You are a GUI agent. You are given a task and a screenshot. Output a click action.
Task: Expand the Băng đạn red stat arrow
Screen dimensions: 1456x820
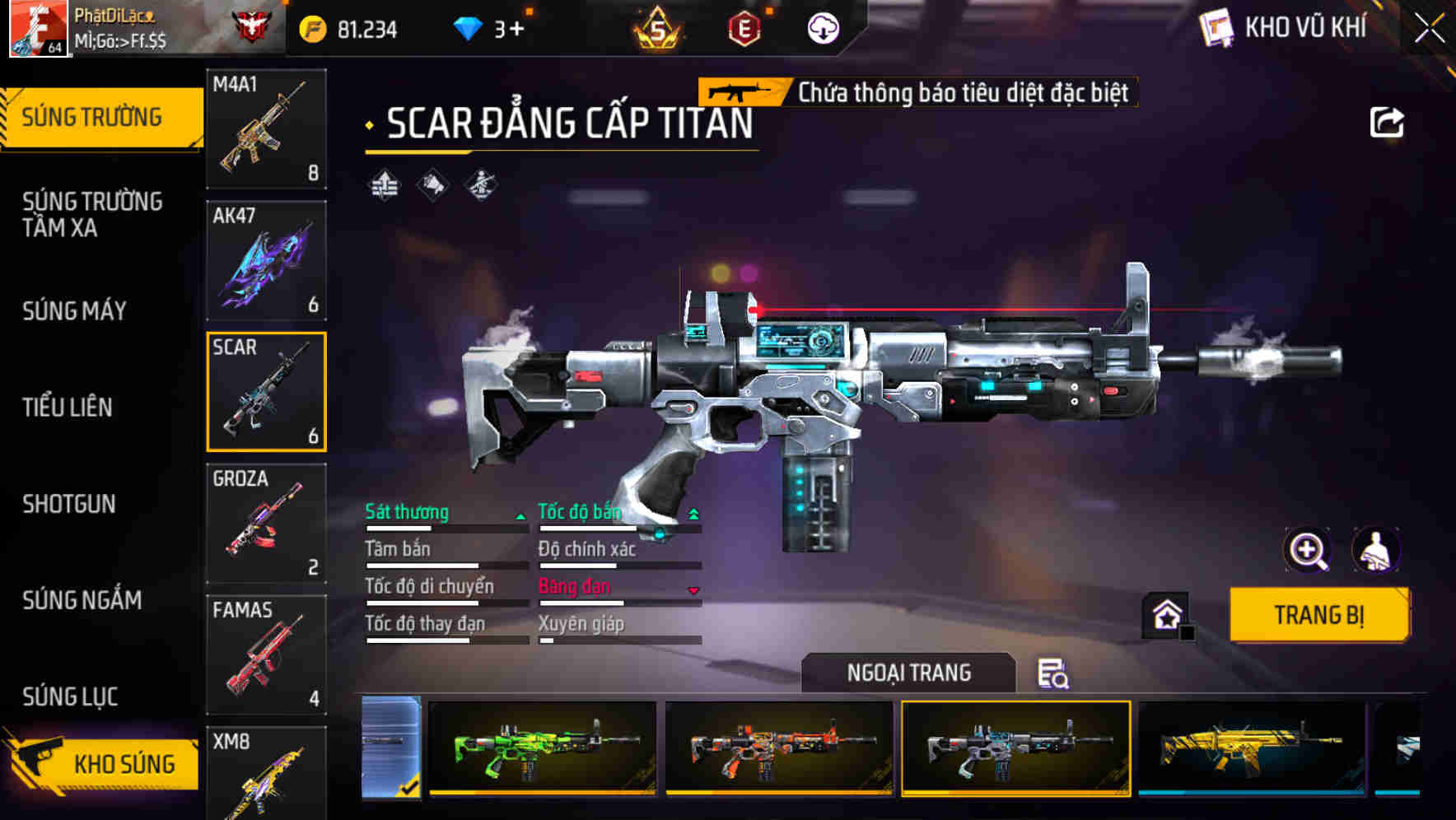tap(692, 591)
